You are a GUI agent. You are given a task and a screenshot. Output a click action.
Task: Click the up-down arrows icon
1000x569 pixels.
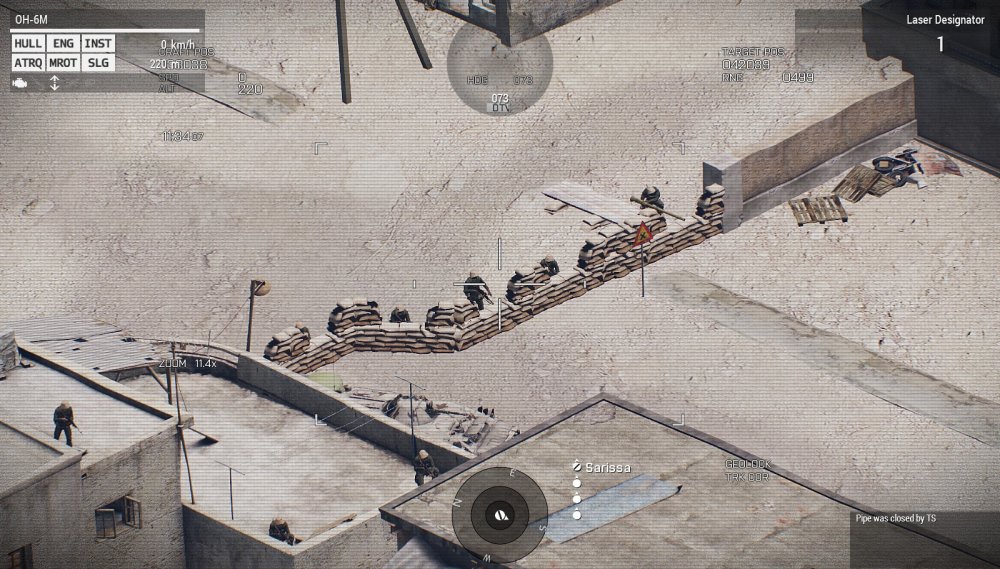54,83
